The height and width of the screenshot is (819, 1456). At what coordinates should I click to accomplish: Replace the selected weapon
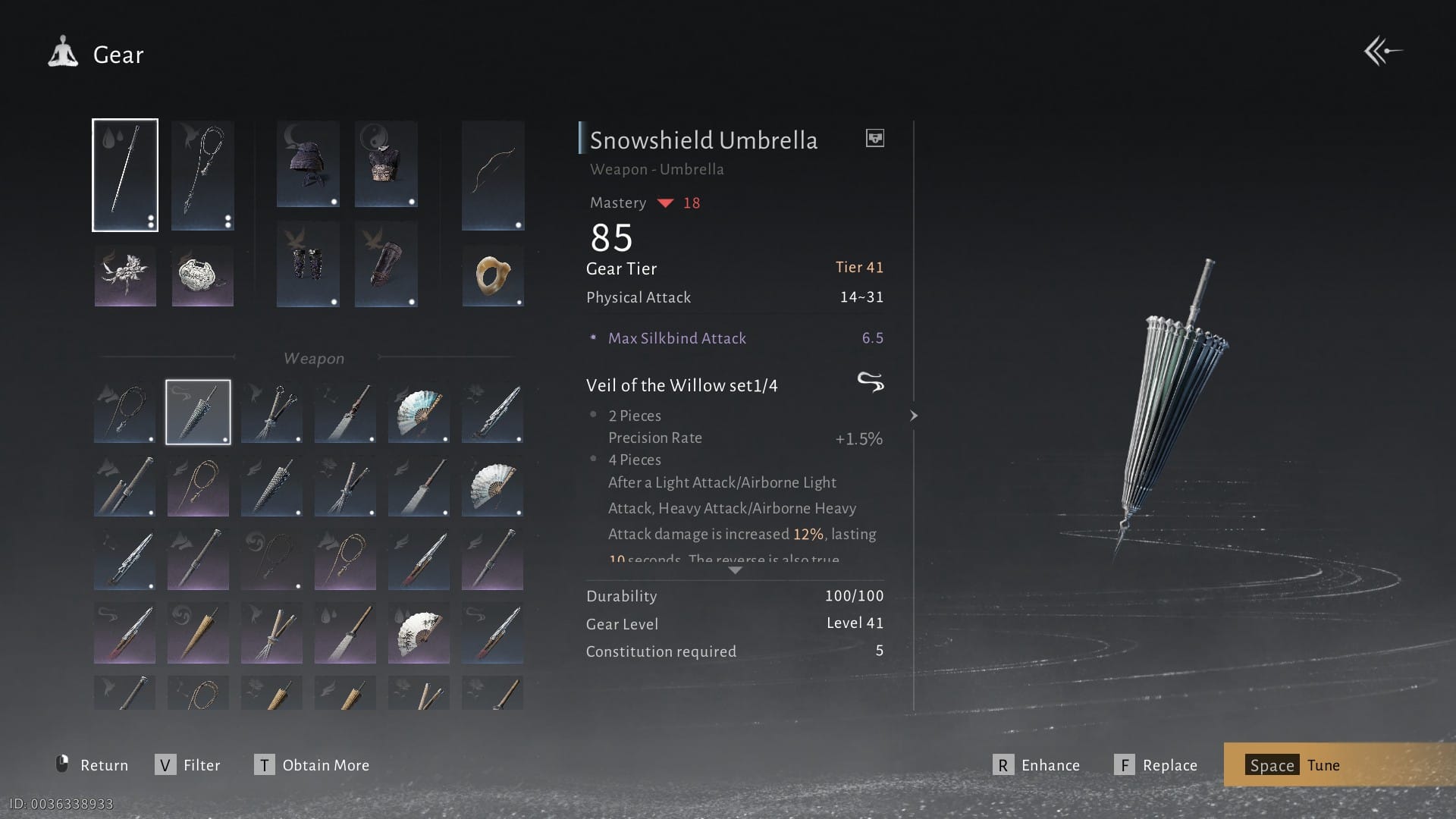[1156, 765]
